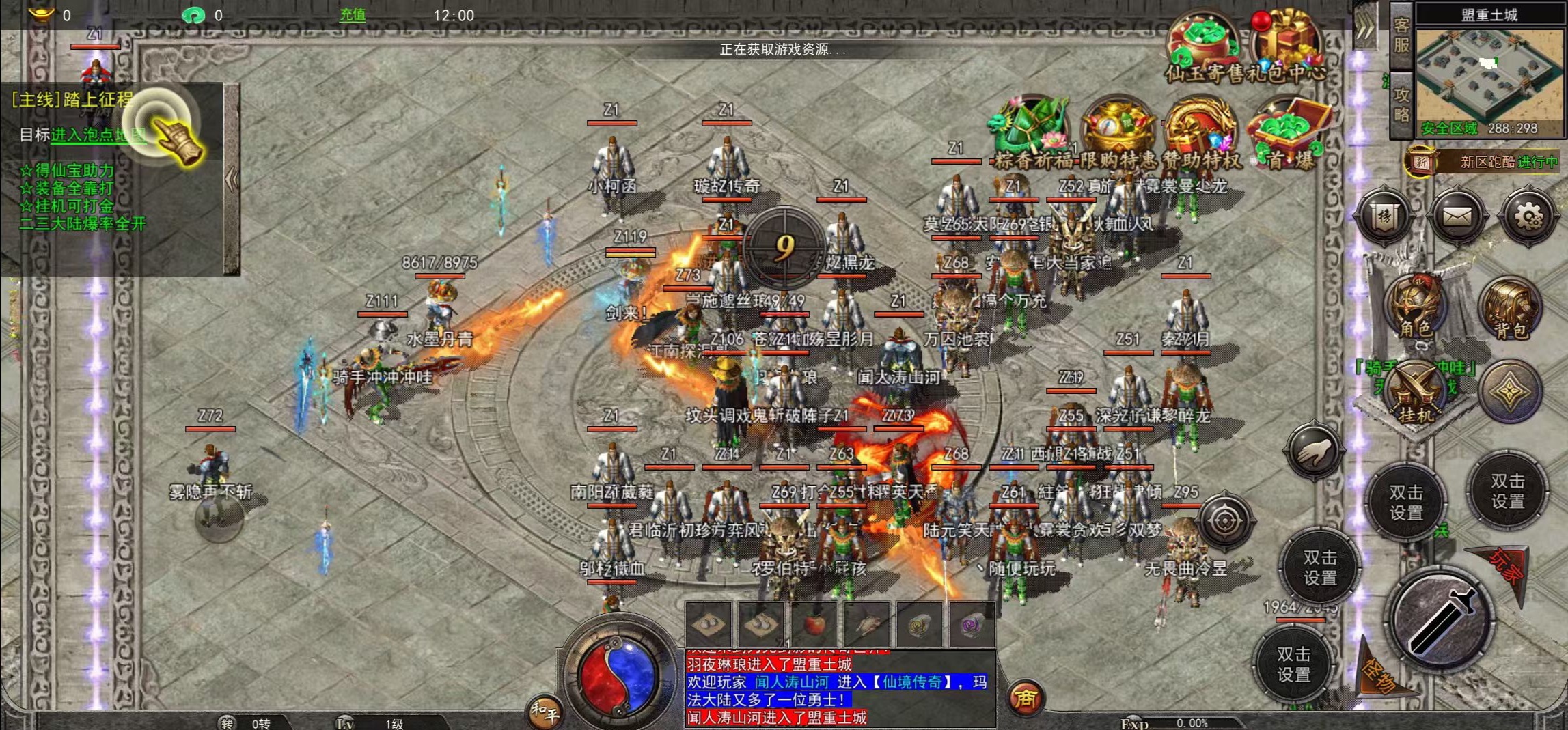Open the 角色 character panel

[x=1414, y=307]
